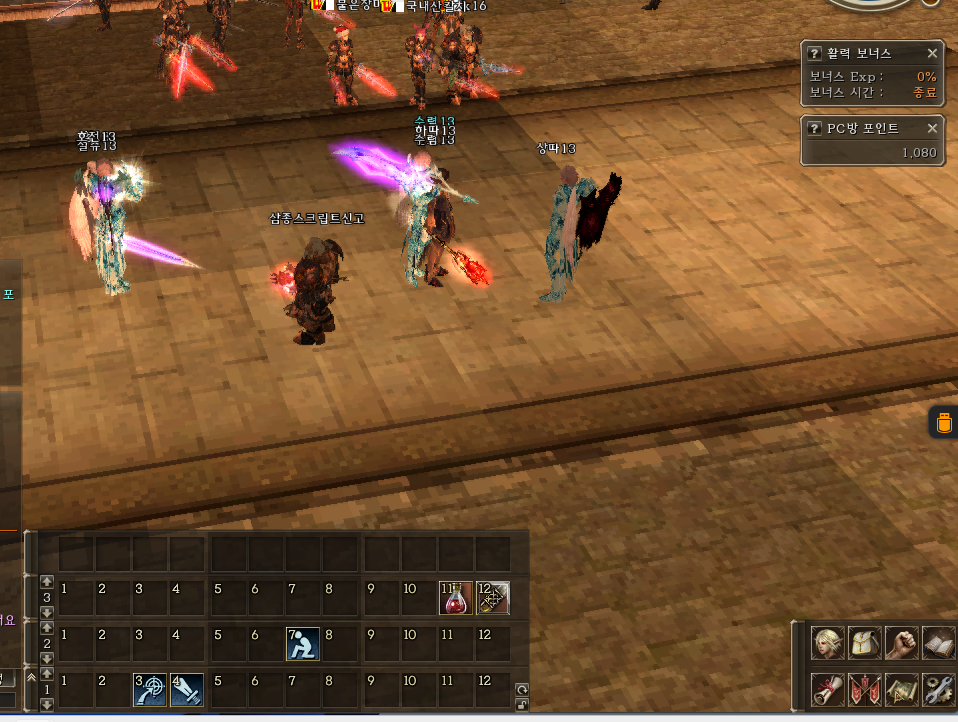Viewport: 958px width, 722px height.
Task: Click the orange side-tab icon at right edge
Action: tap(943, 423)
